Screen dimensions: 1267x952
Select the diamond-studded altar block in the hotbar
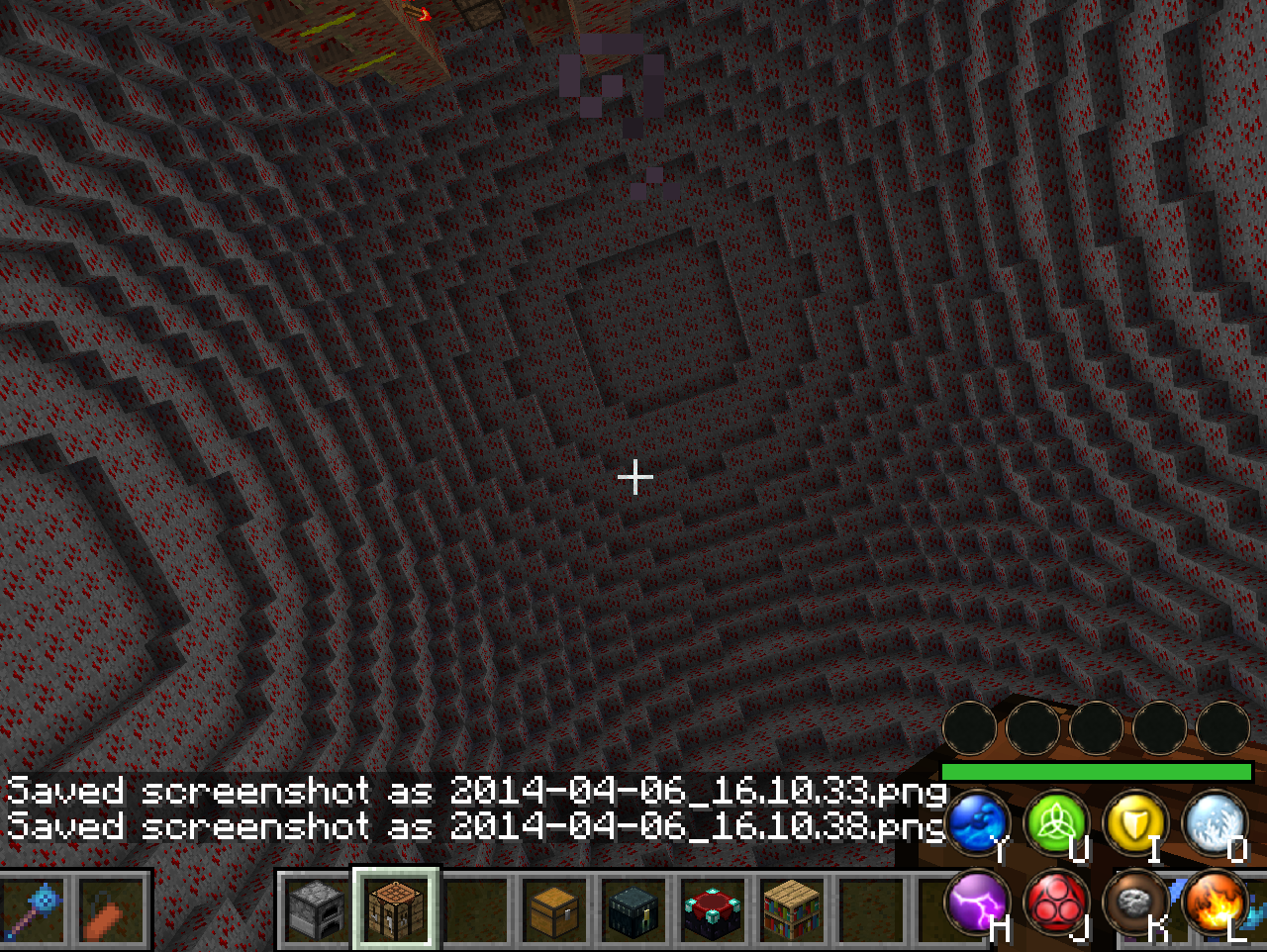pos(711,911)
